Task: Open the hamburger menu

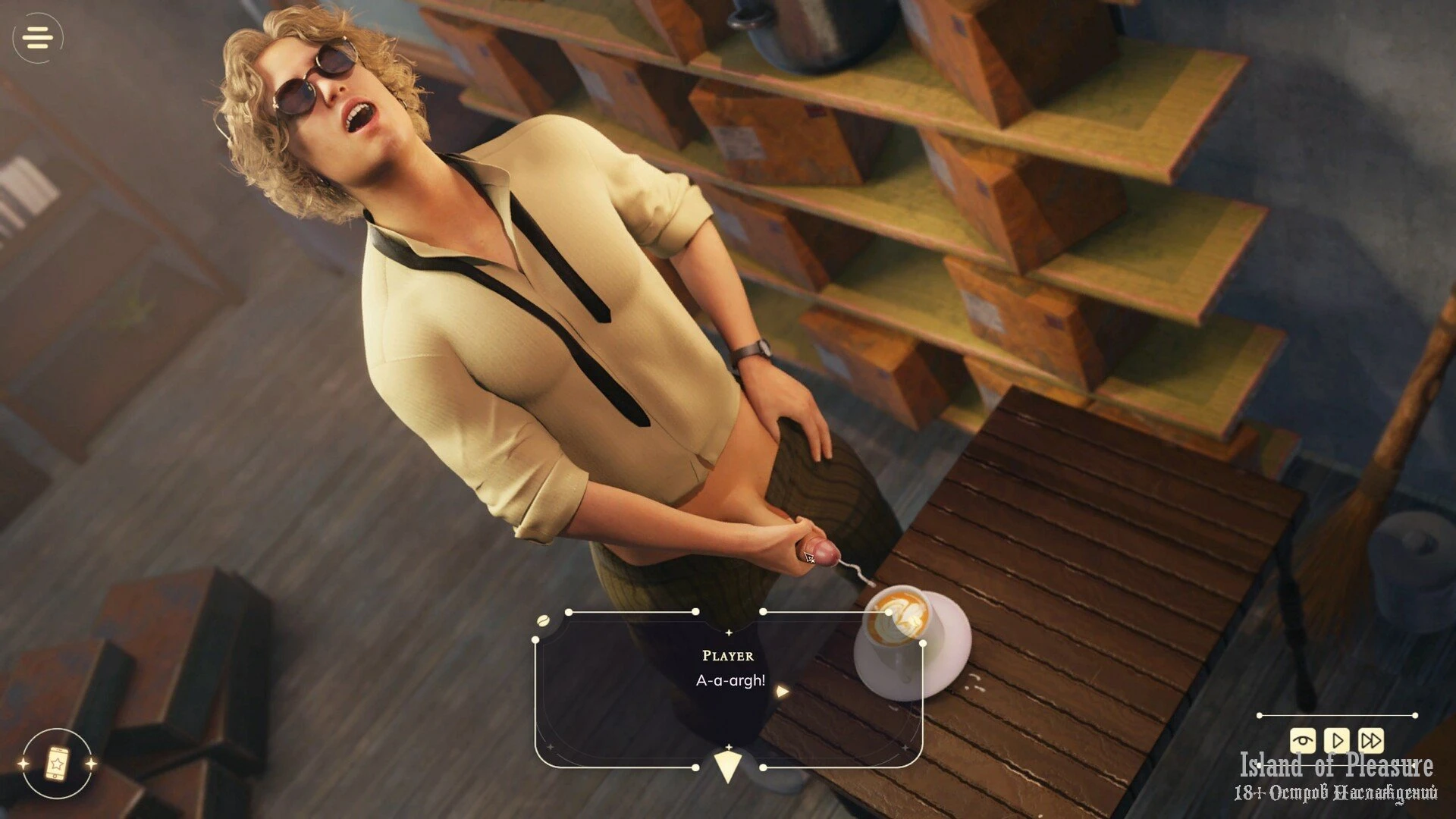Action: coord(38,37)
